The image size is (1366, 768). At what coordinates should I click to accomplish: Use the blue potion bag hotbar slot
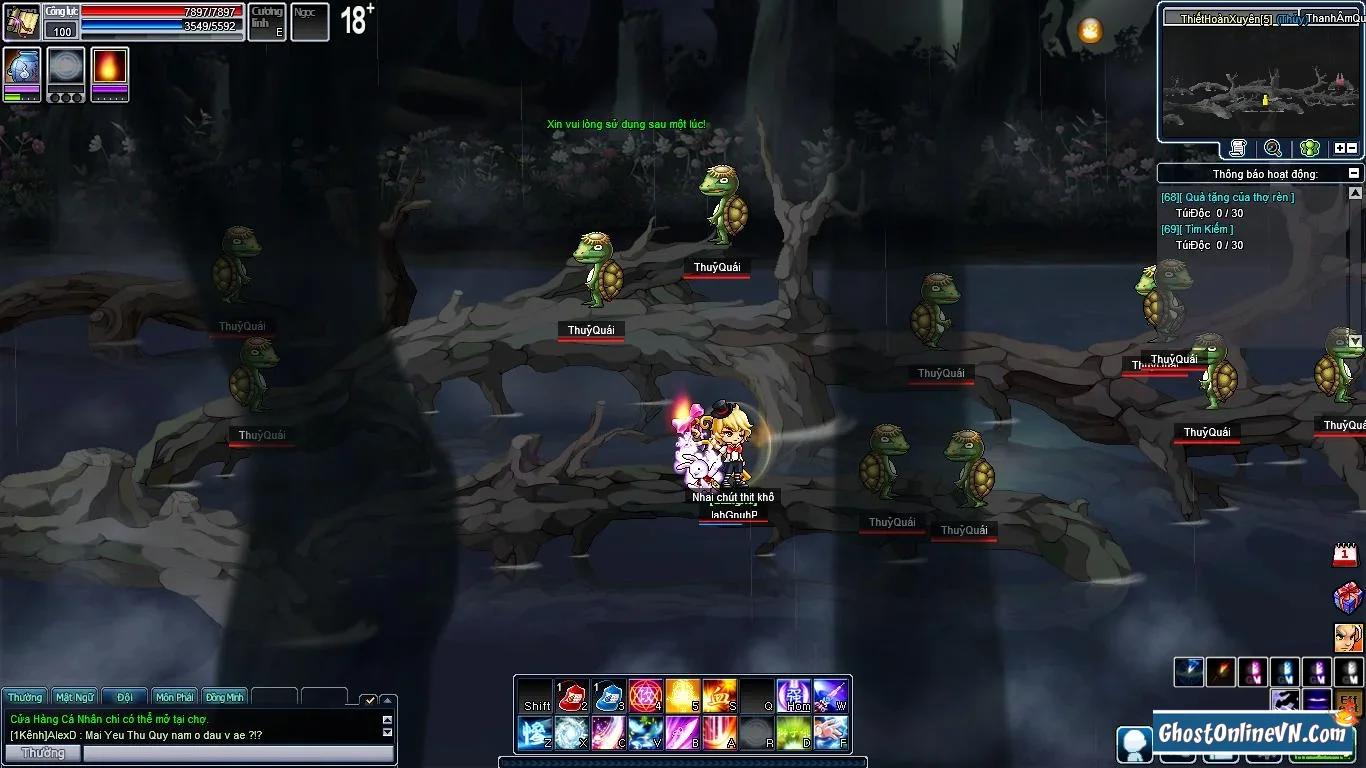[608, 695]
